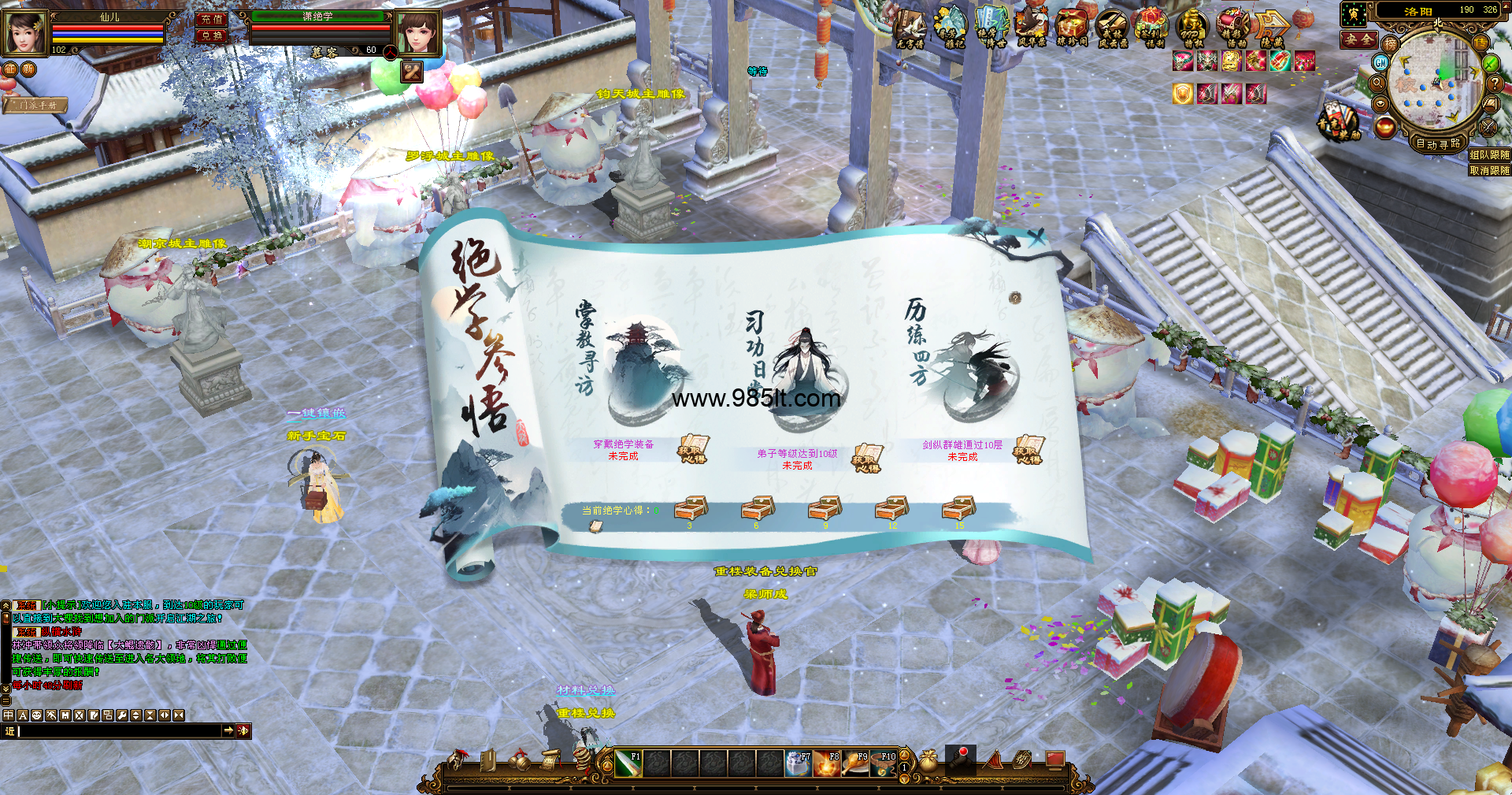Open the 门派手册 sect handbook
Image resolution: width=1512 pixels, height=795 pixels.
37,105
